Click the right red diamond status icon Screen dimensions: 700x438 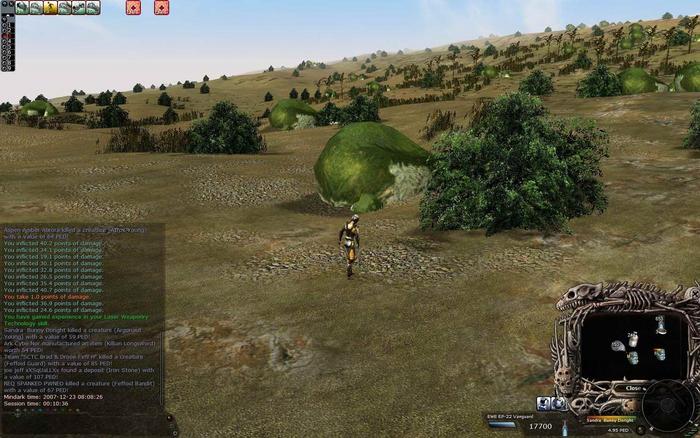point(162,8)
